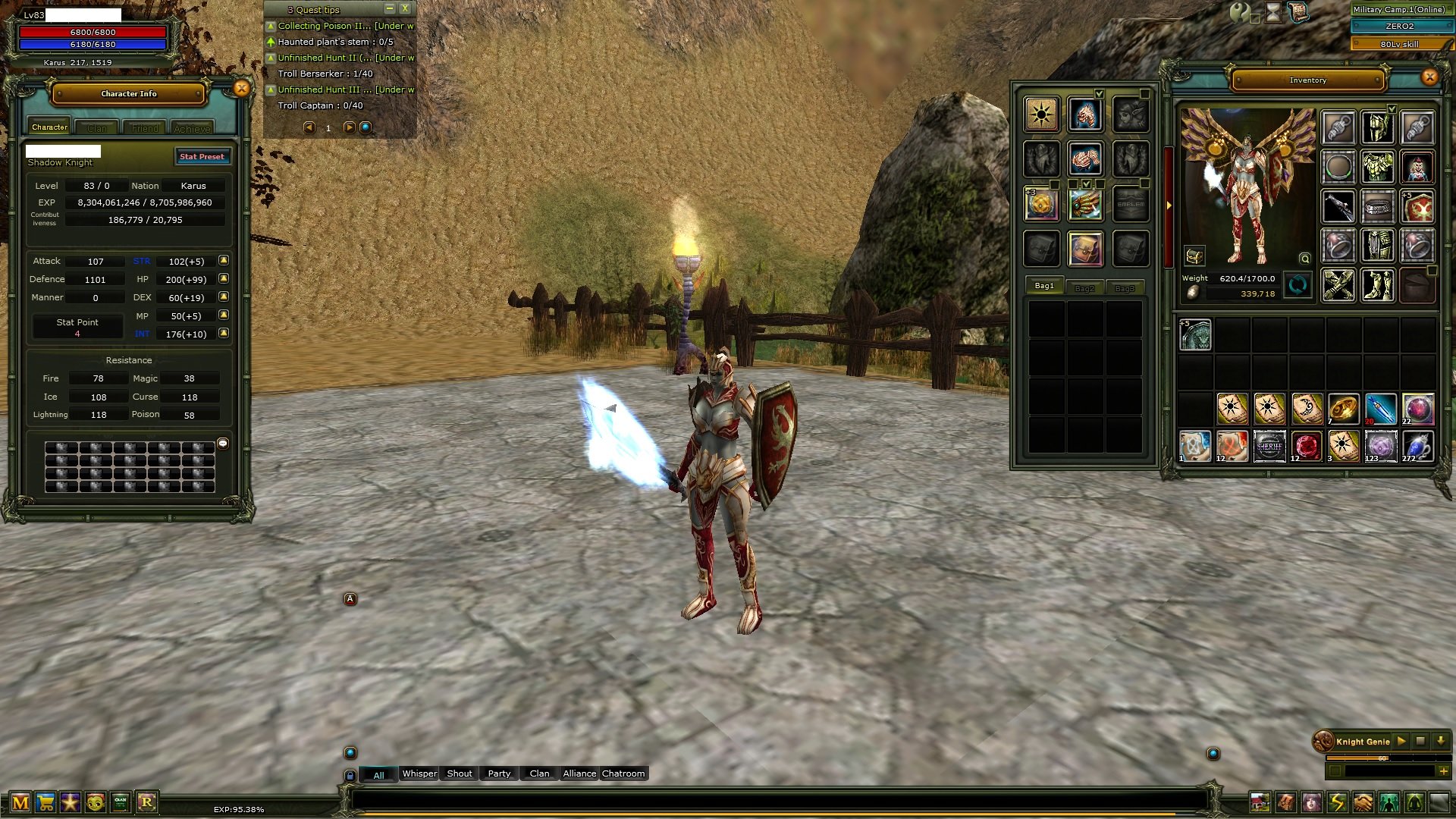
Task: Click the next-page arrow in Quest tips
Action: 348,128
